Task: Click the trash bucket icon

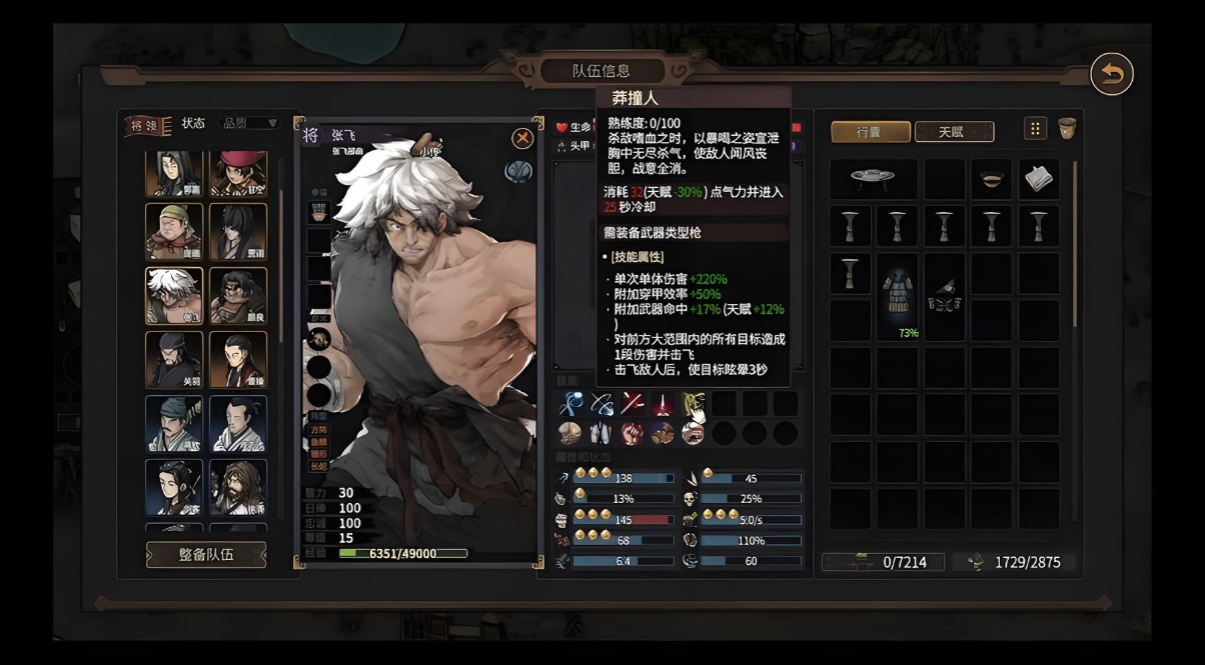Action: click(x=1067, y=128)
